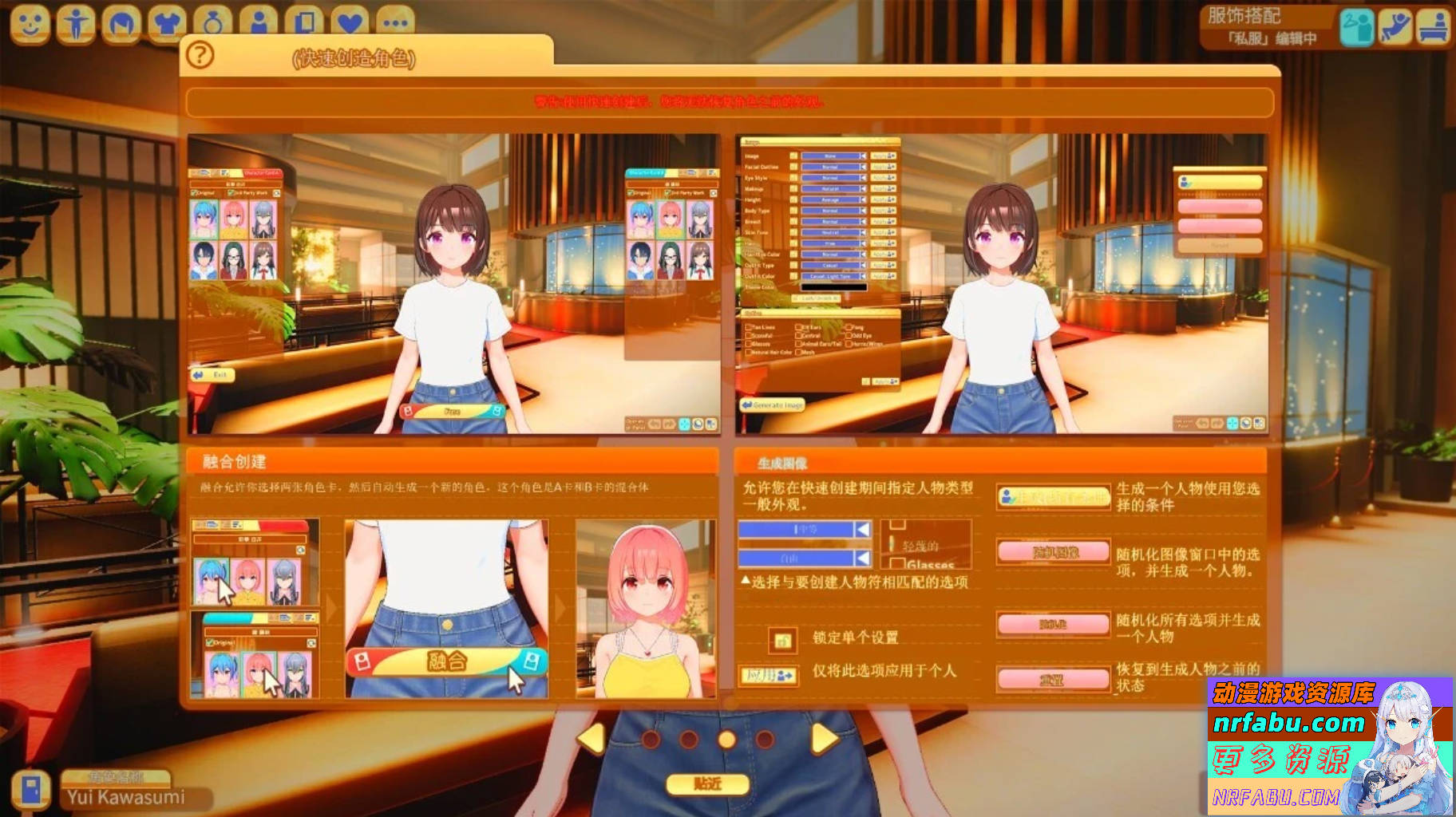Enable the Odd Eye checkbox

(x=849, y=336)
